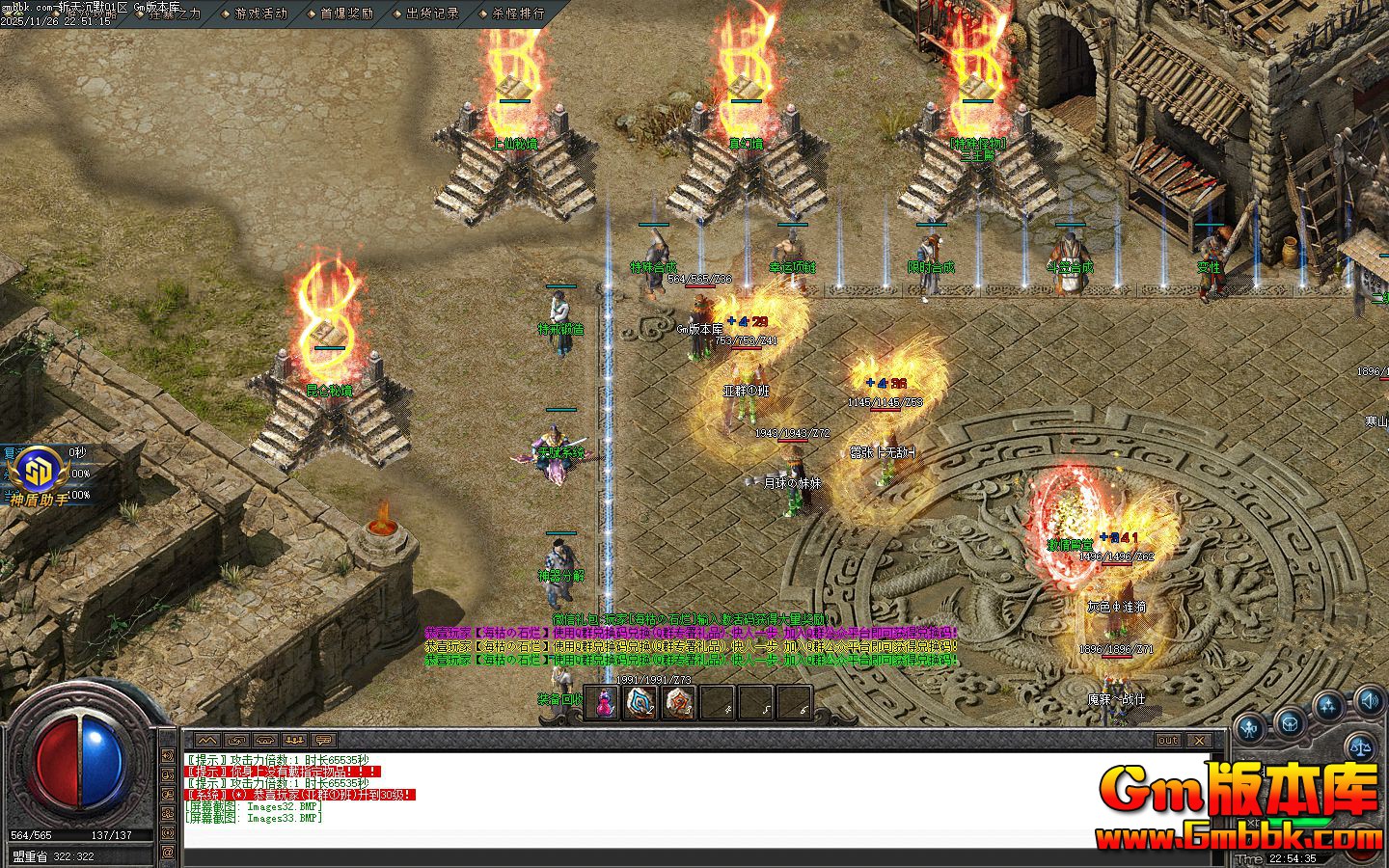Viewport: 1389px width, 868px height.
Task: Click the 'out' button on the chat panel
Action: (x=1168, y=741)
